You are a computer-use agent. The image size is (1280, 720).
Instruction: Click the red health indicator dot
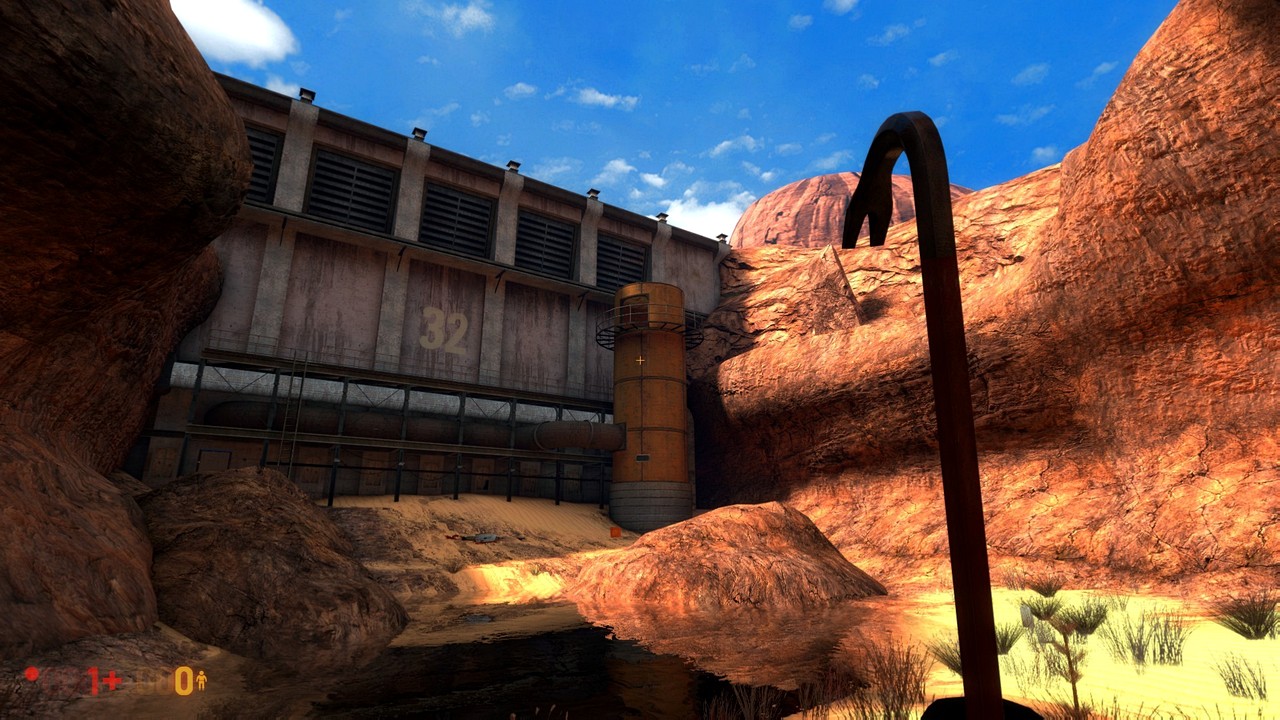[30, 673]
